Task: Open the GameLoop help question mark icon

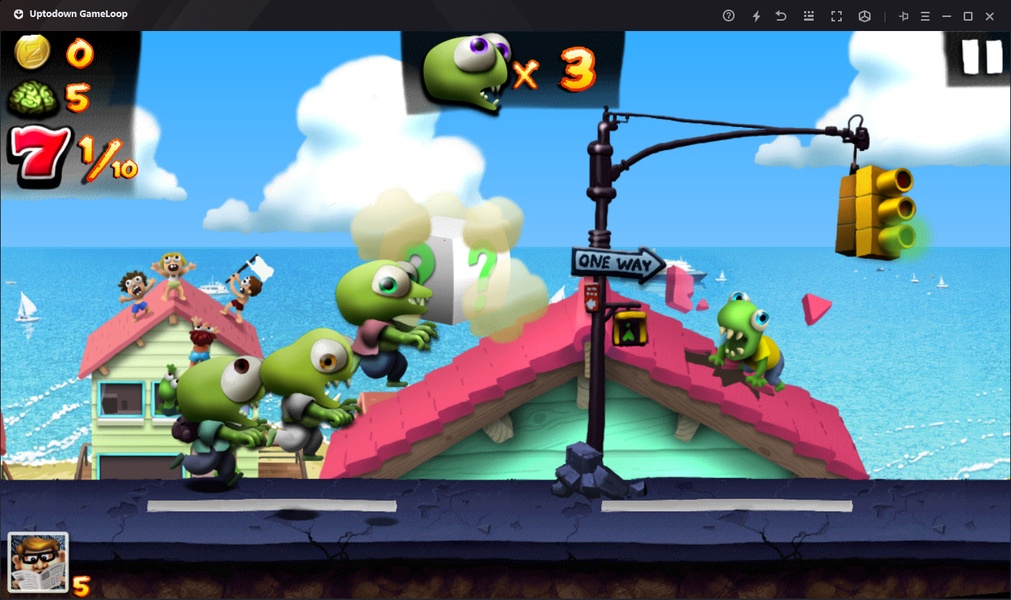Action: (729, 16)
